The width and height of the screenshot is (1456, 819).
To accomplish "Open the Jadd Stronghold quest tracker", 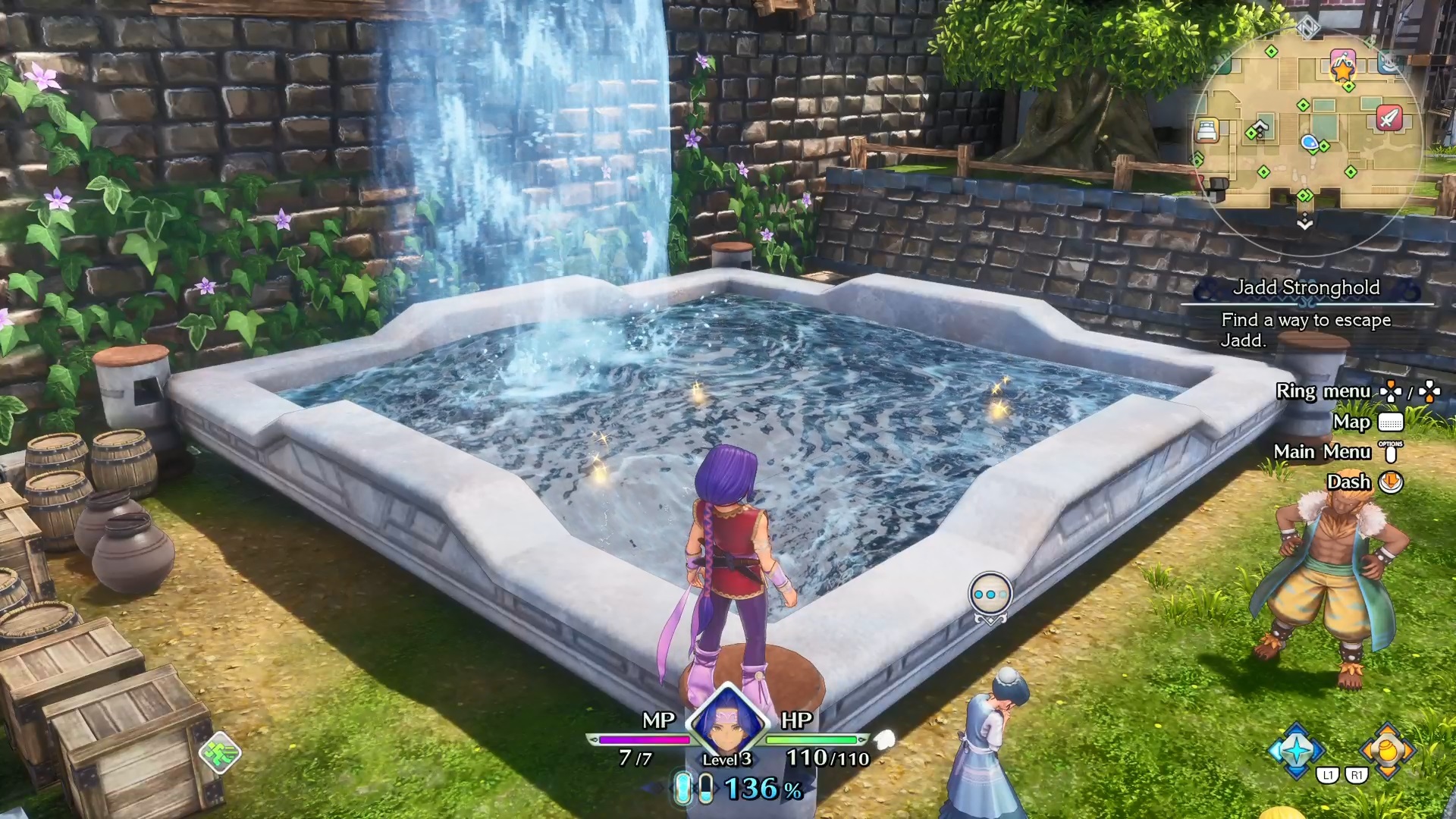I will point(1306,287).
